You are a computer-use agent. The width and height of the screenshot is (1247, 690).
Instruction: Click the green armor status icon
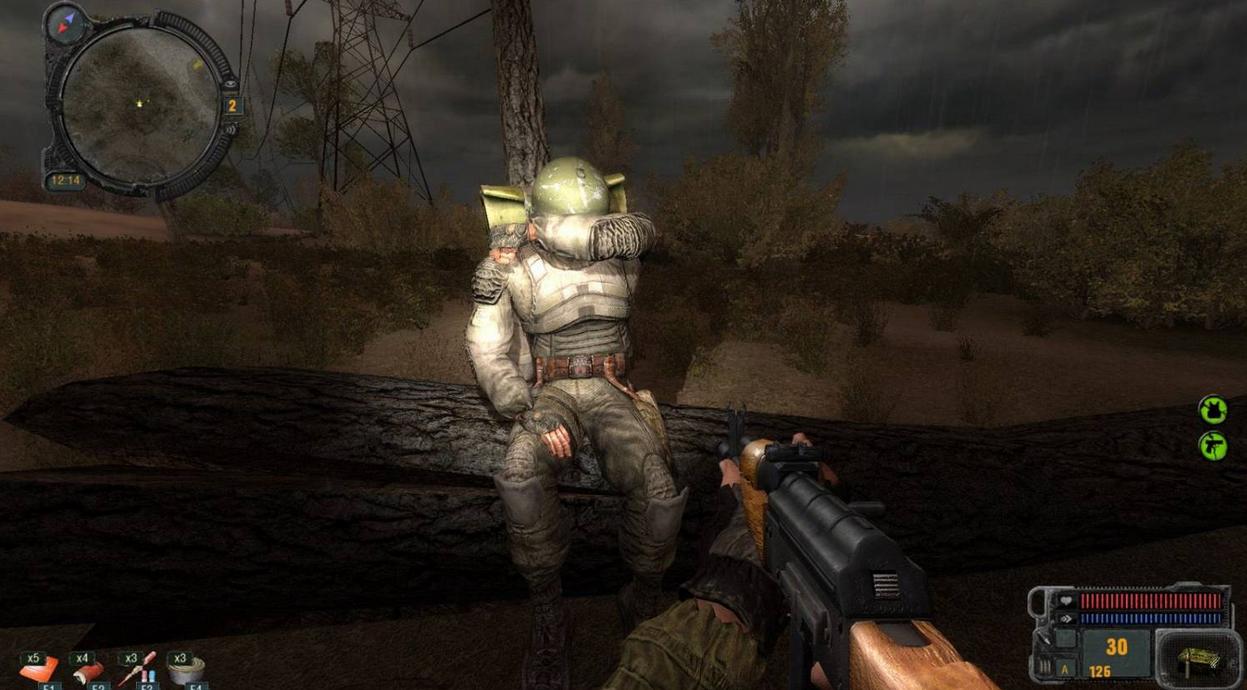(1213, 409)
